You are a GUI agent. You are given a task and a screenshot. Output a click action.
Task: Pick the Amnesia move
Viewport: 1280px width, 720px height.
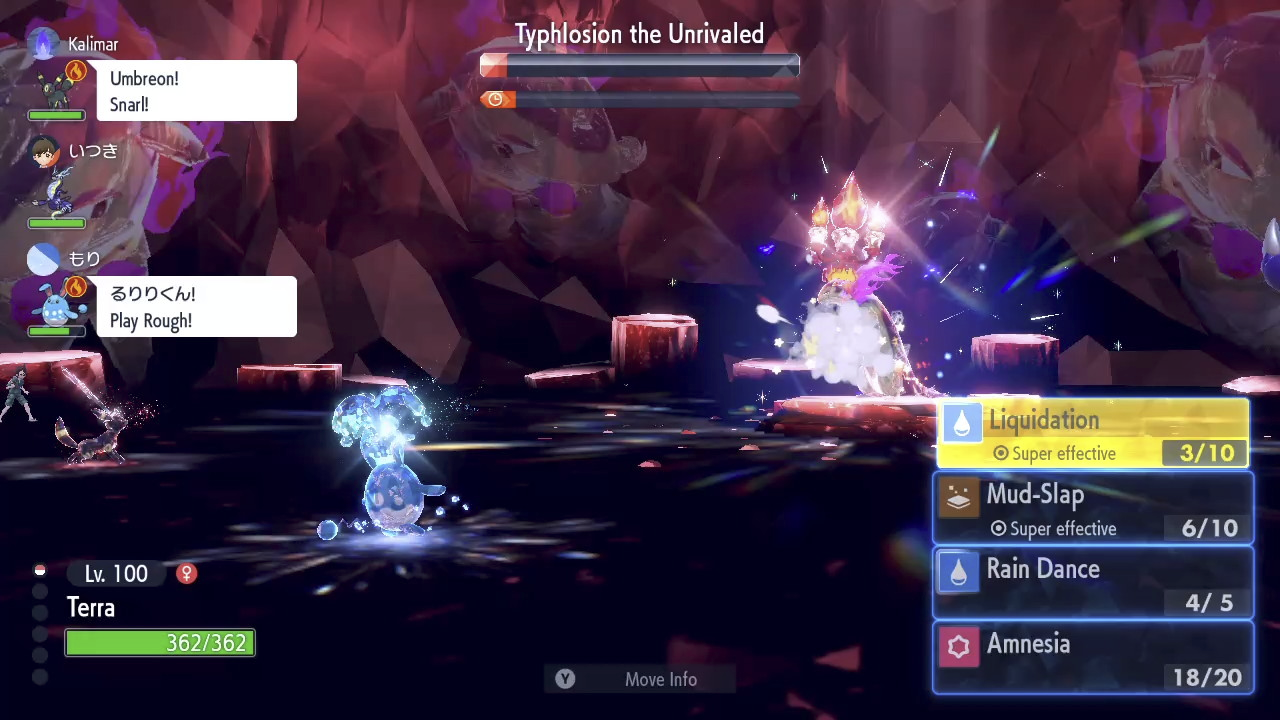point(1092,660)
